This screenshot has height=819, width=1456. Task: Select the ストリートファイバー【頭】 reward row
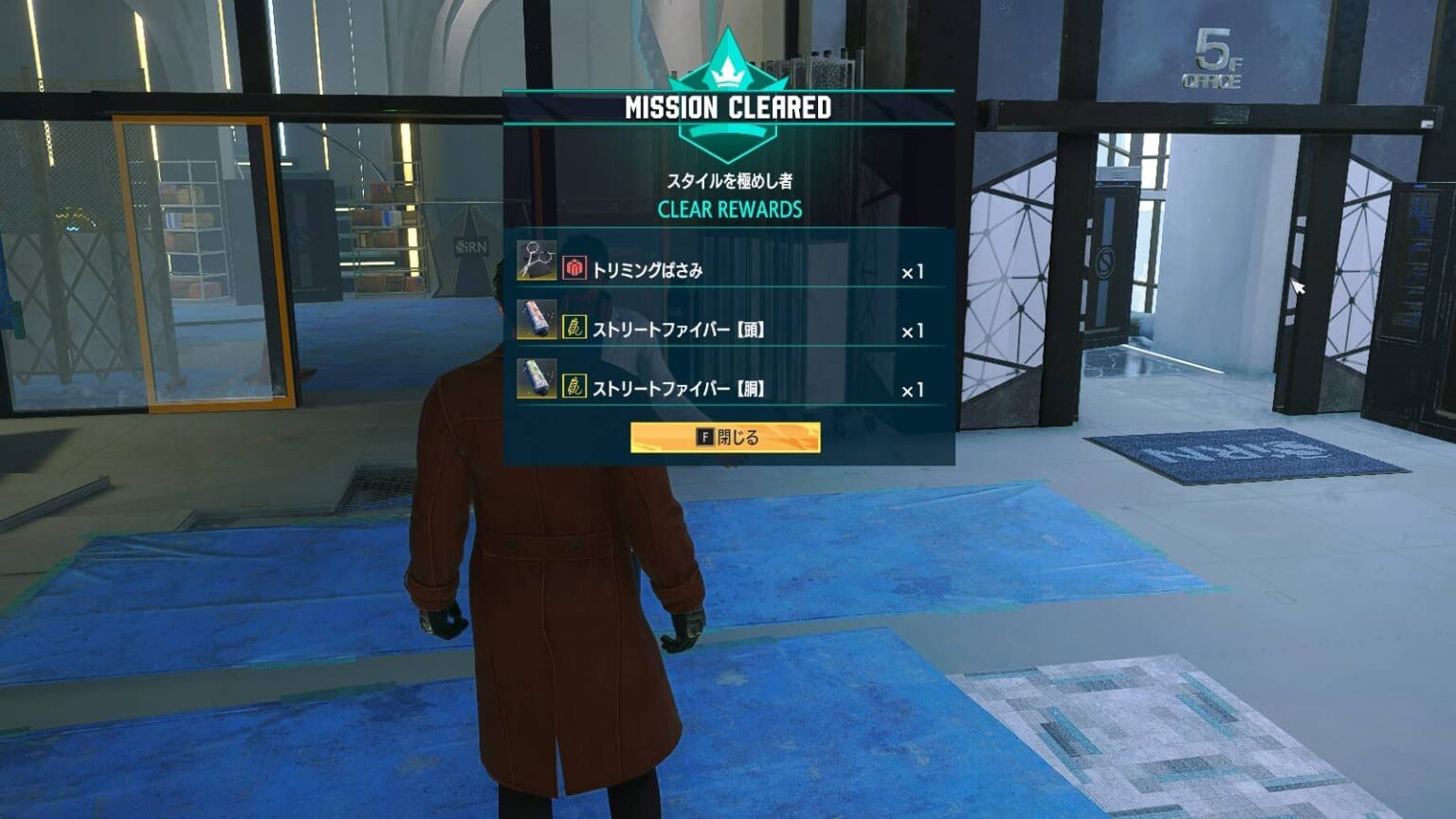click(728, 330)
